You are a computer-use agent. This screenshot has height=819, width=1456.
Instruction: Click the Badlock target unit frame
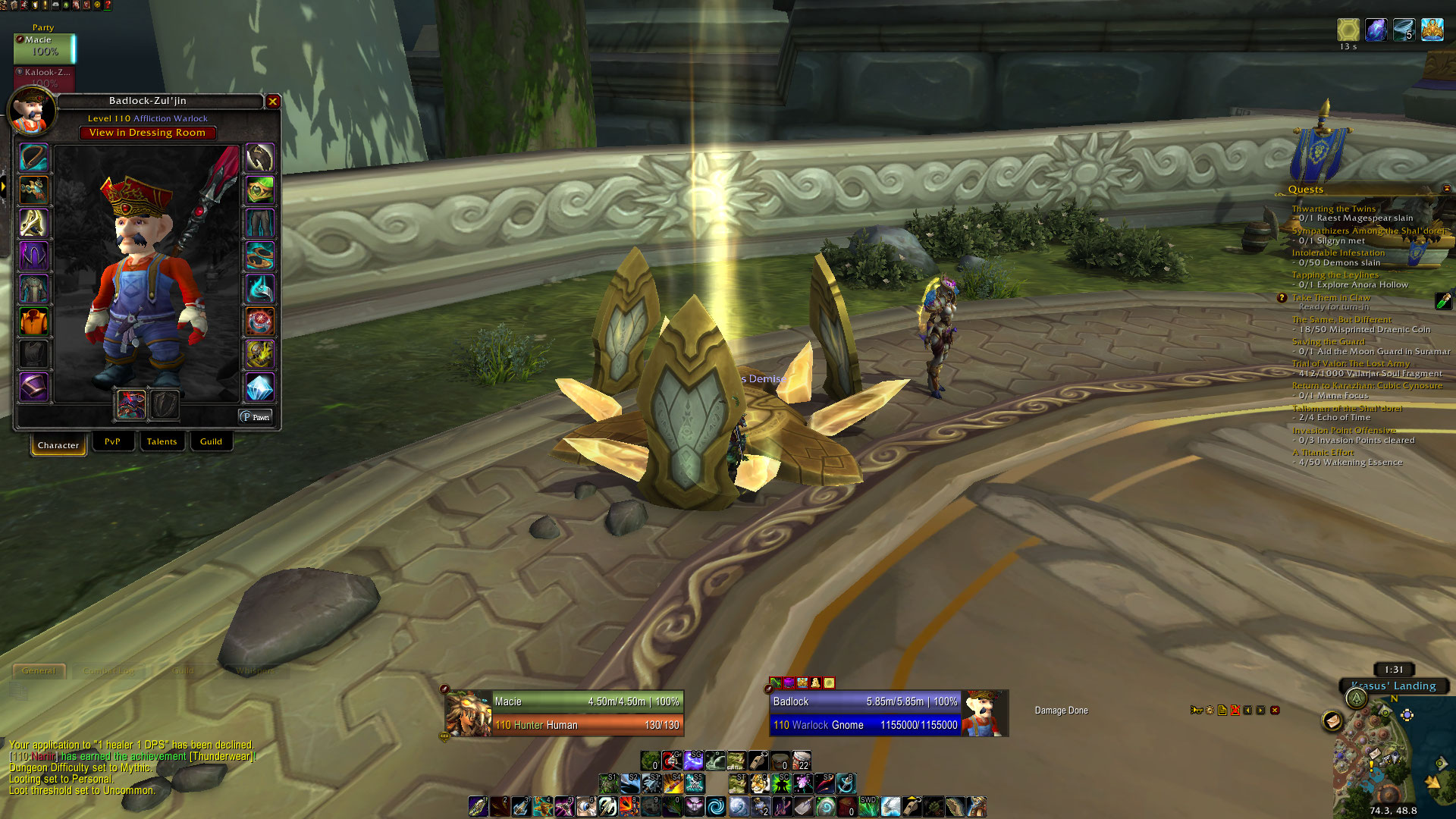[x=864, y=713]
